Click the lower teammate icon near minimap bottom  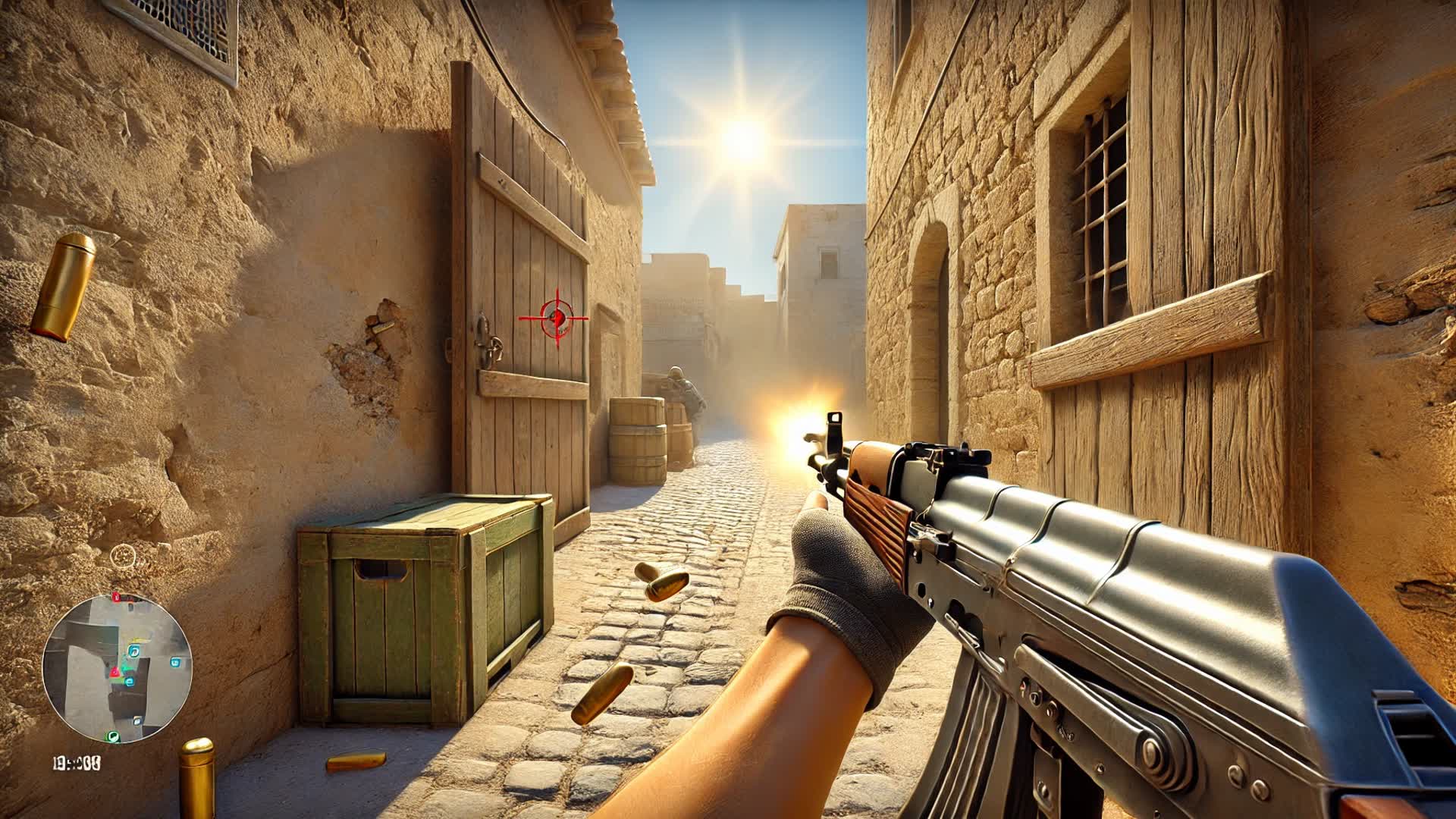[137, 720]
